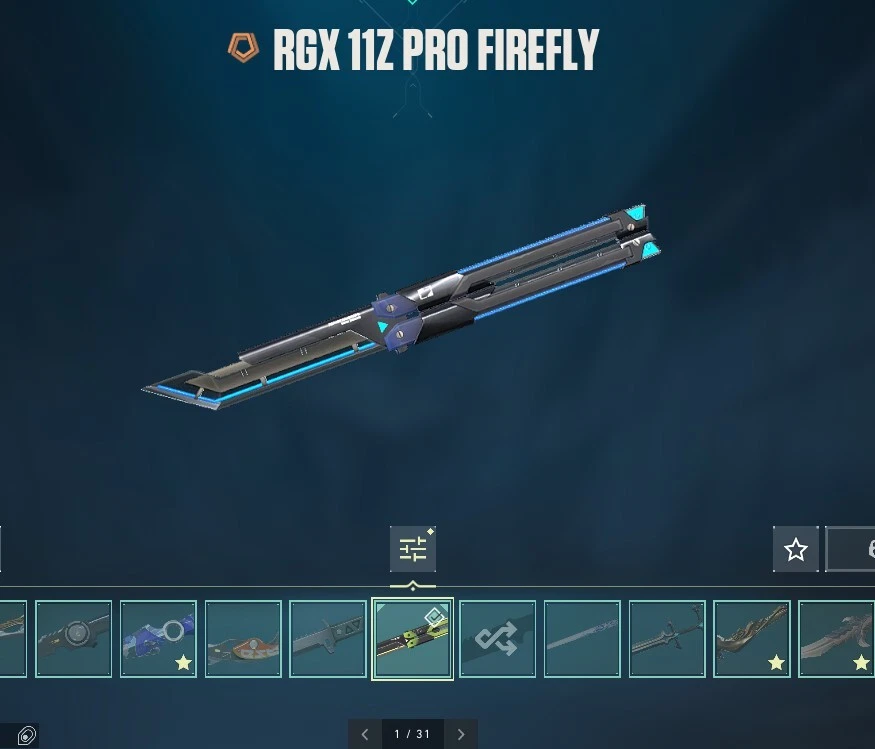Select the golden dragon blade thumbnail

752,639
